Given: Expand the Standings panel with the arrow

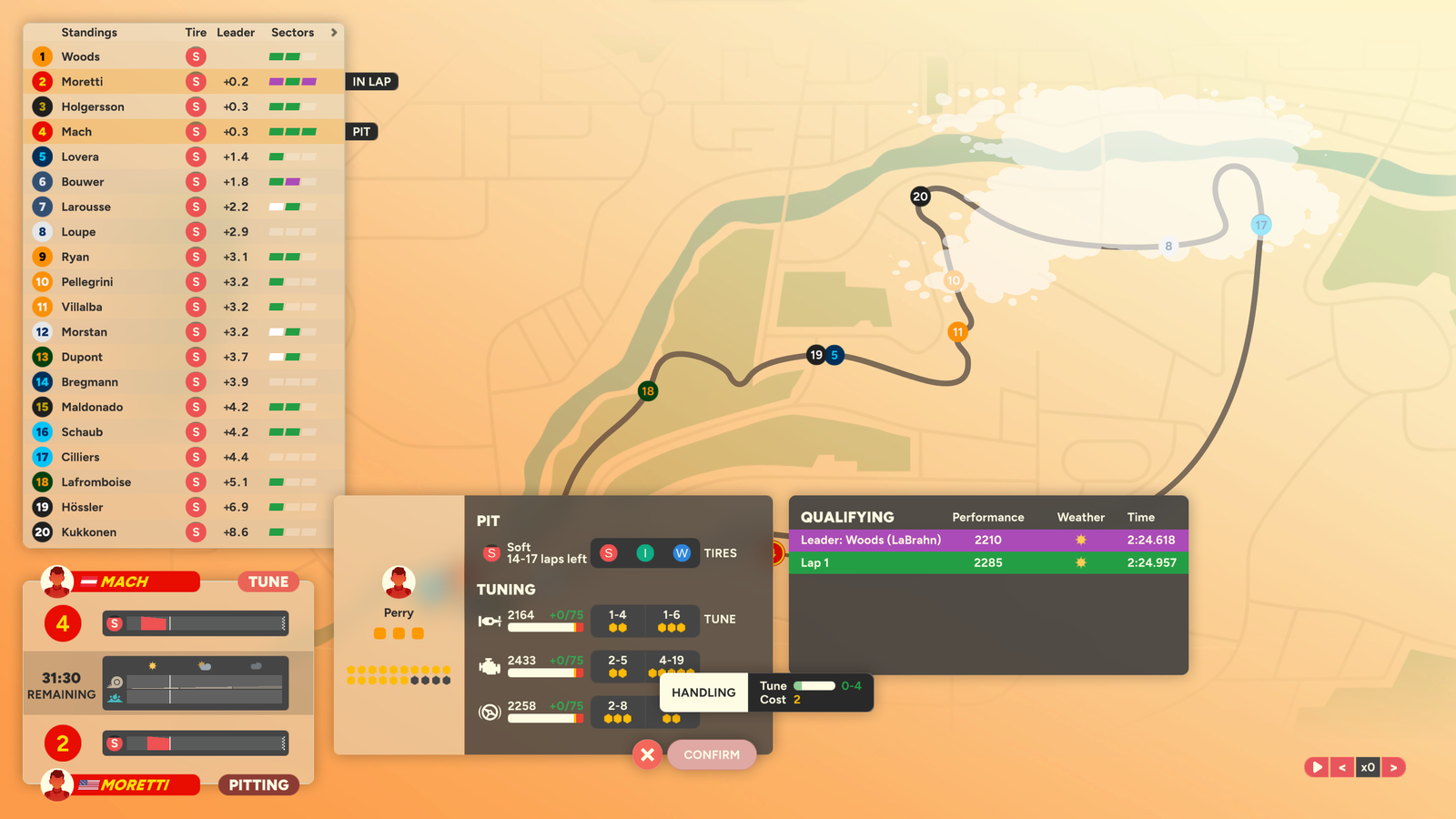Looking at the screenshot, I should [x=334, y=32].
